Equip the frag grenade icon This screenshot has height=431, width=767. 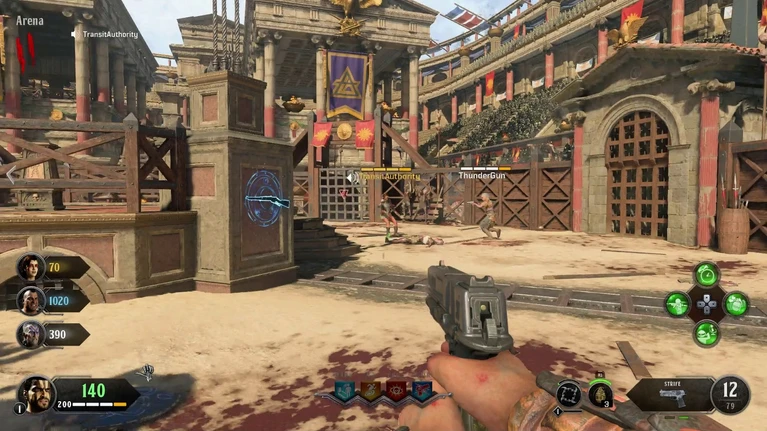coord(600,394)
